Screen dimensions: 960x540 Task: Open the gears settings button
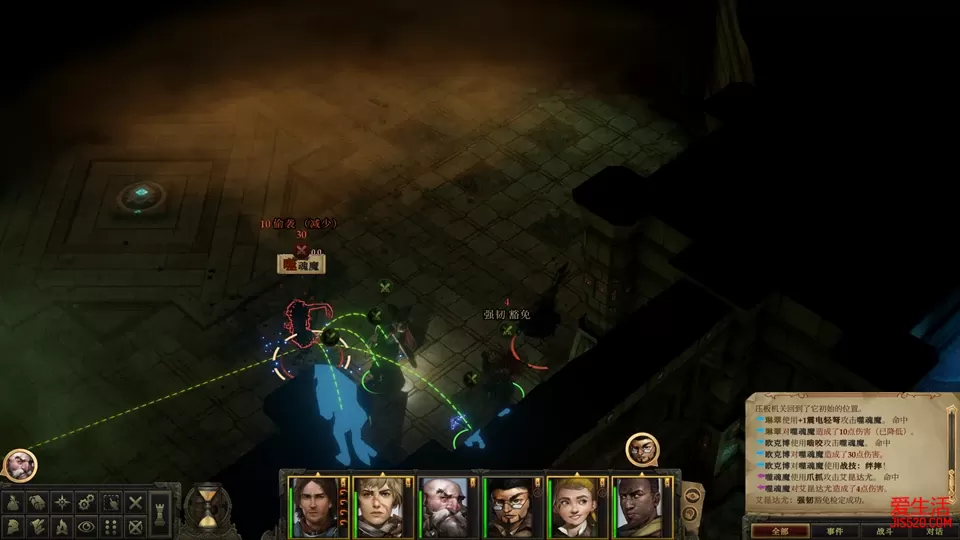point(87,503)
